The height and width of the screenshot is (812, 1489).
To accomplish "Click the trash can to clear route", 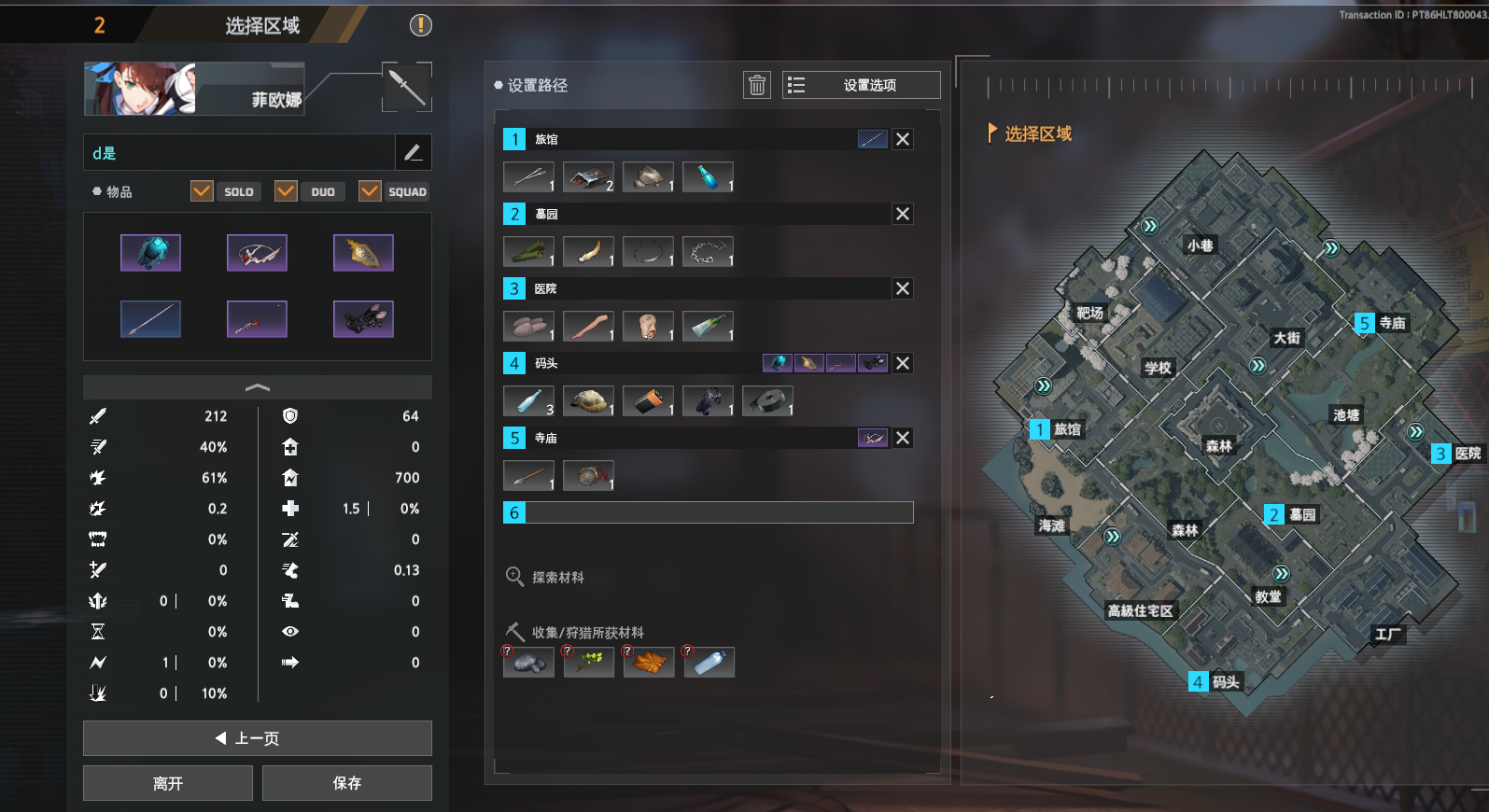I will pos(757,85).
